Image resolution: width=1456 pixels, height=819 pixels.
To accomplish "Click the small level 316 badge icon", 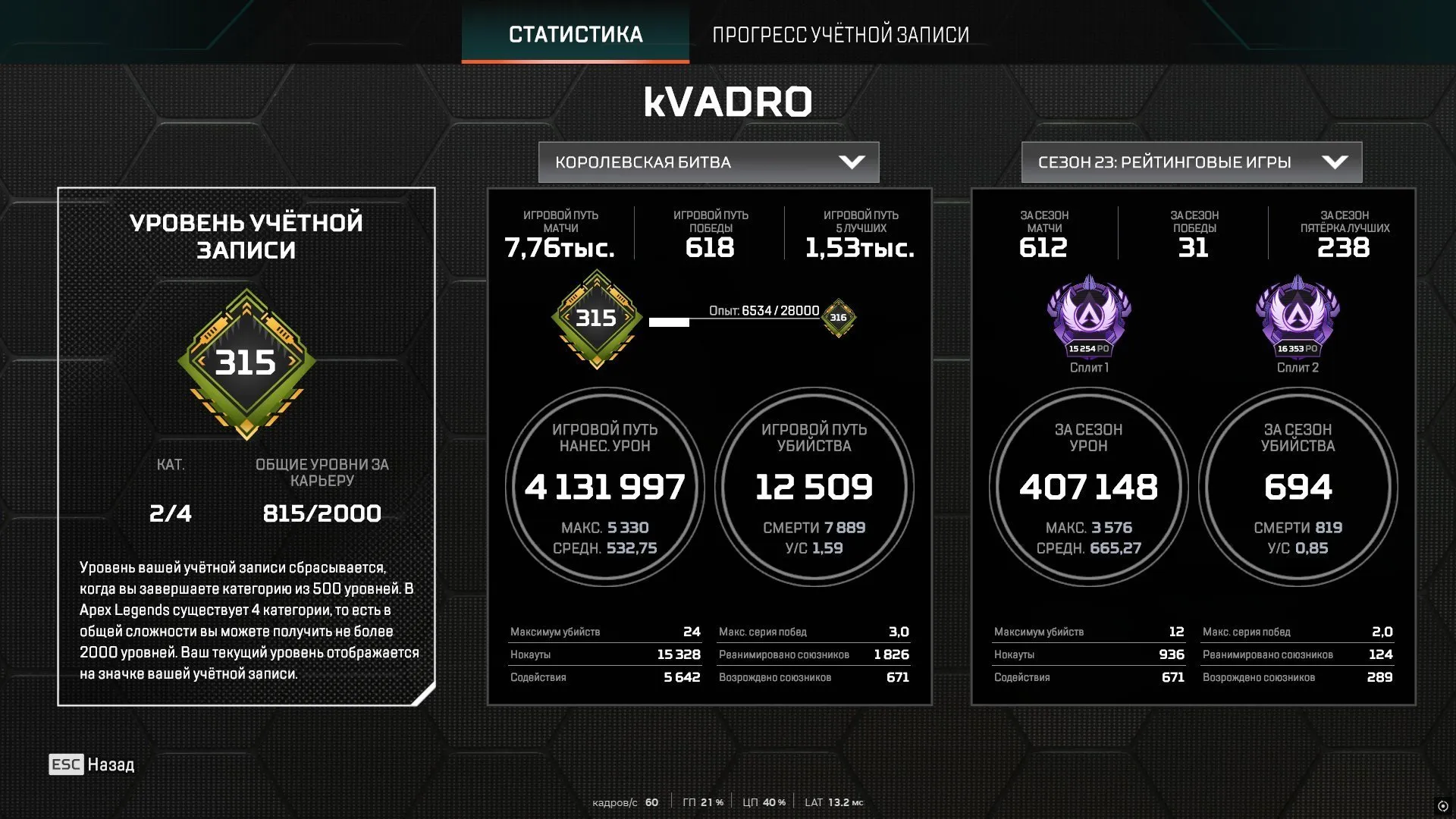I will [839, 319].
